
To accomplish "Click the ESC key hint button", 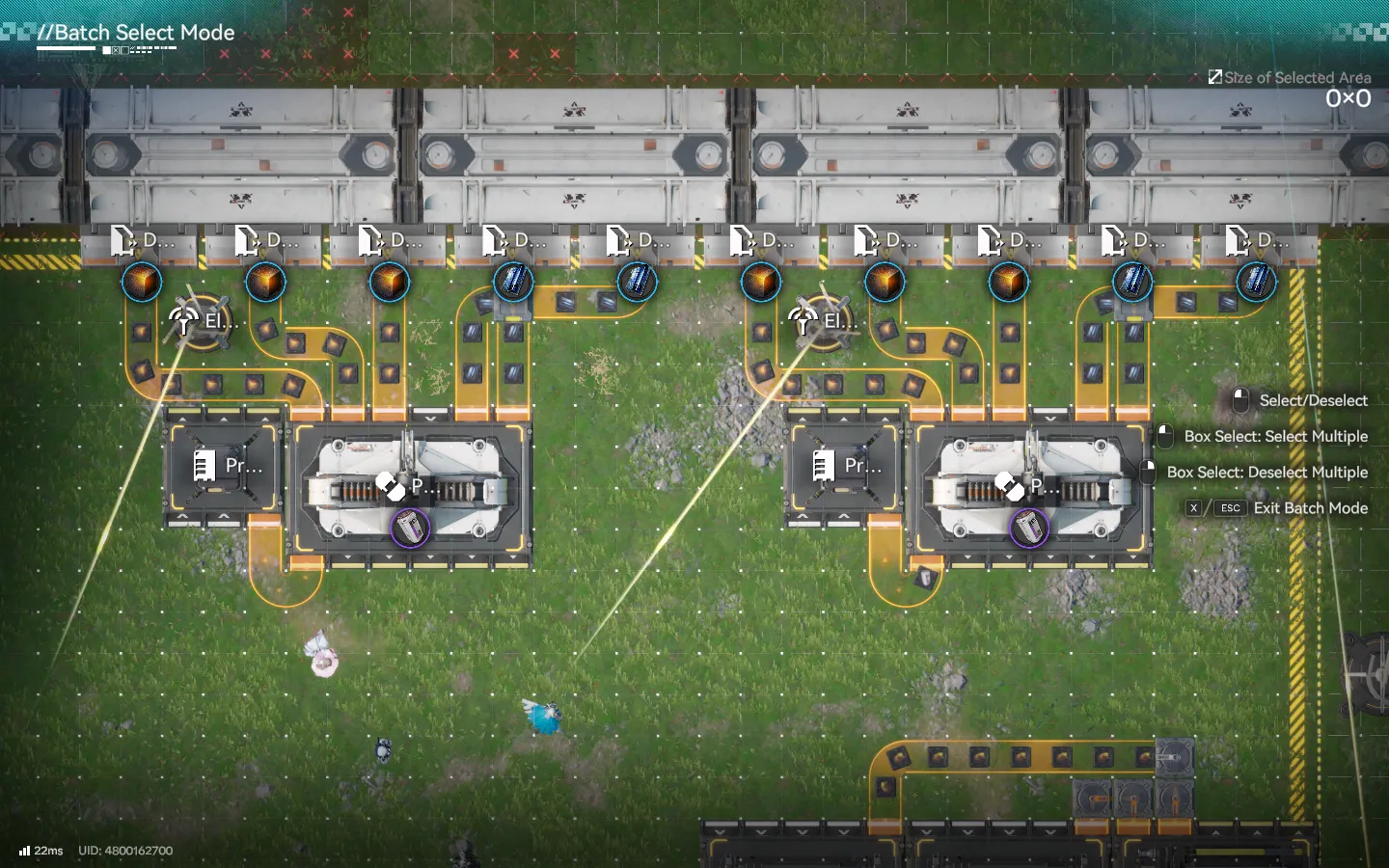I will pyautogui.click(x=1229, y=508).
